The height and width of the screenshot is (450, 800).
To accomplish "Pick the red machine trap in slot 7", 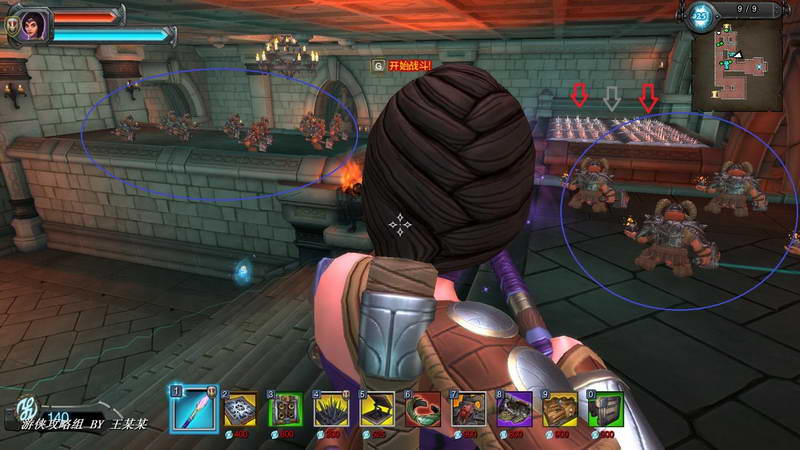I will (469, 410).
